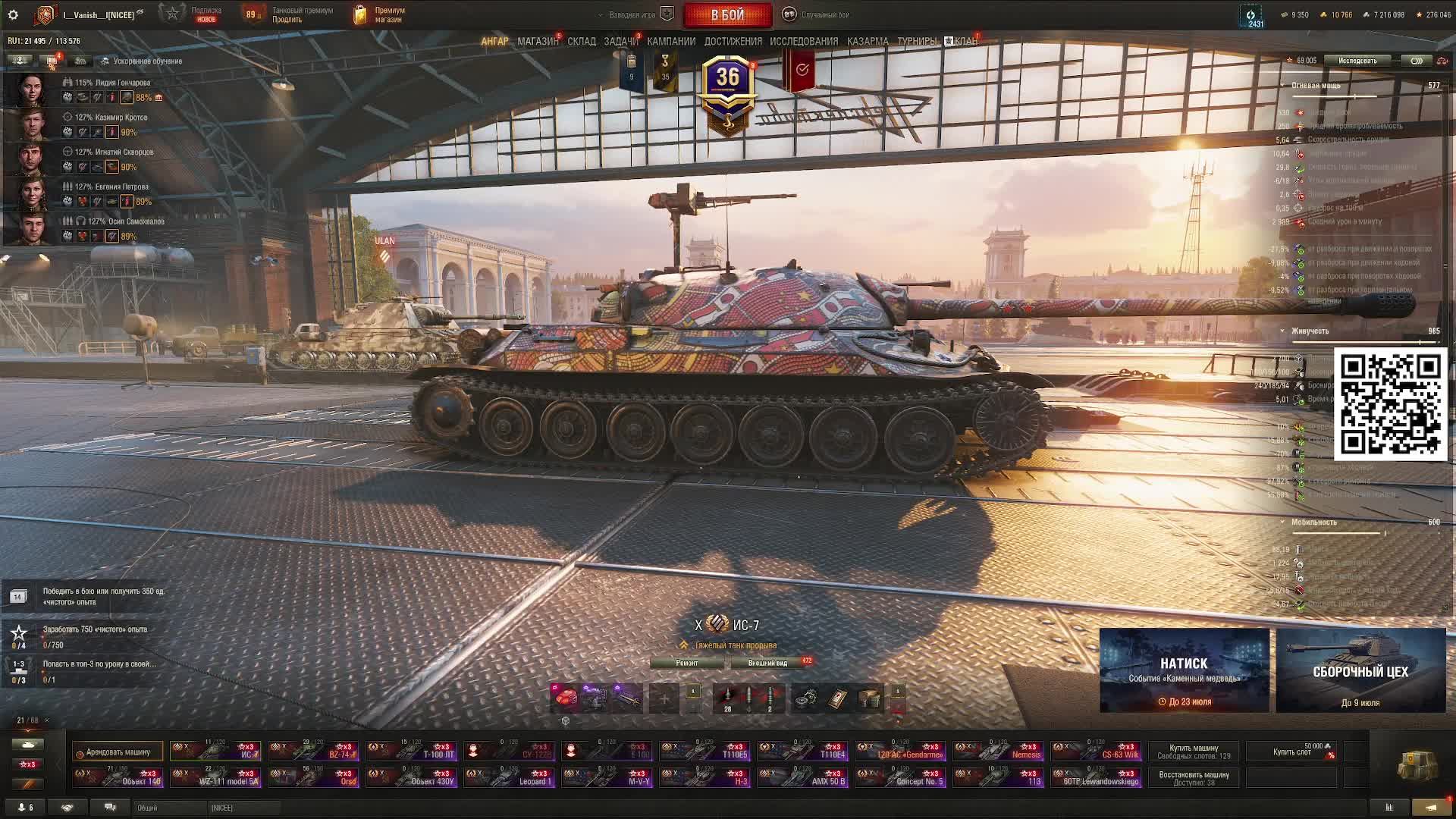The width and height of the screenshot is (1456, 819).
Task: Choose the Leopard 1 tank from carousel
Action: tap(510, 777)
